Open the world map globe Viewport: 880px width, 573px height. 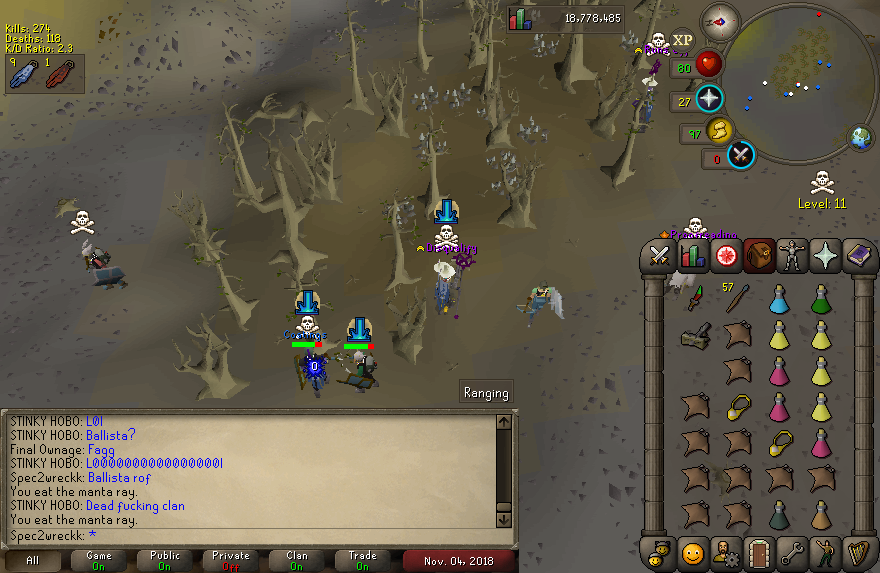[860, 138]
